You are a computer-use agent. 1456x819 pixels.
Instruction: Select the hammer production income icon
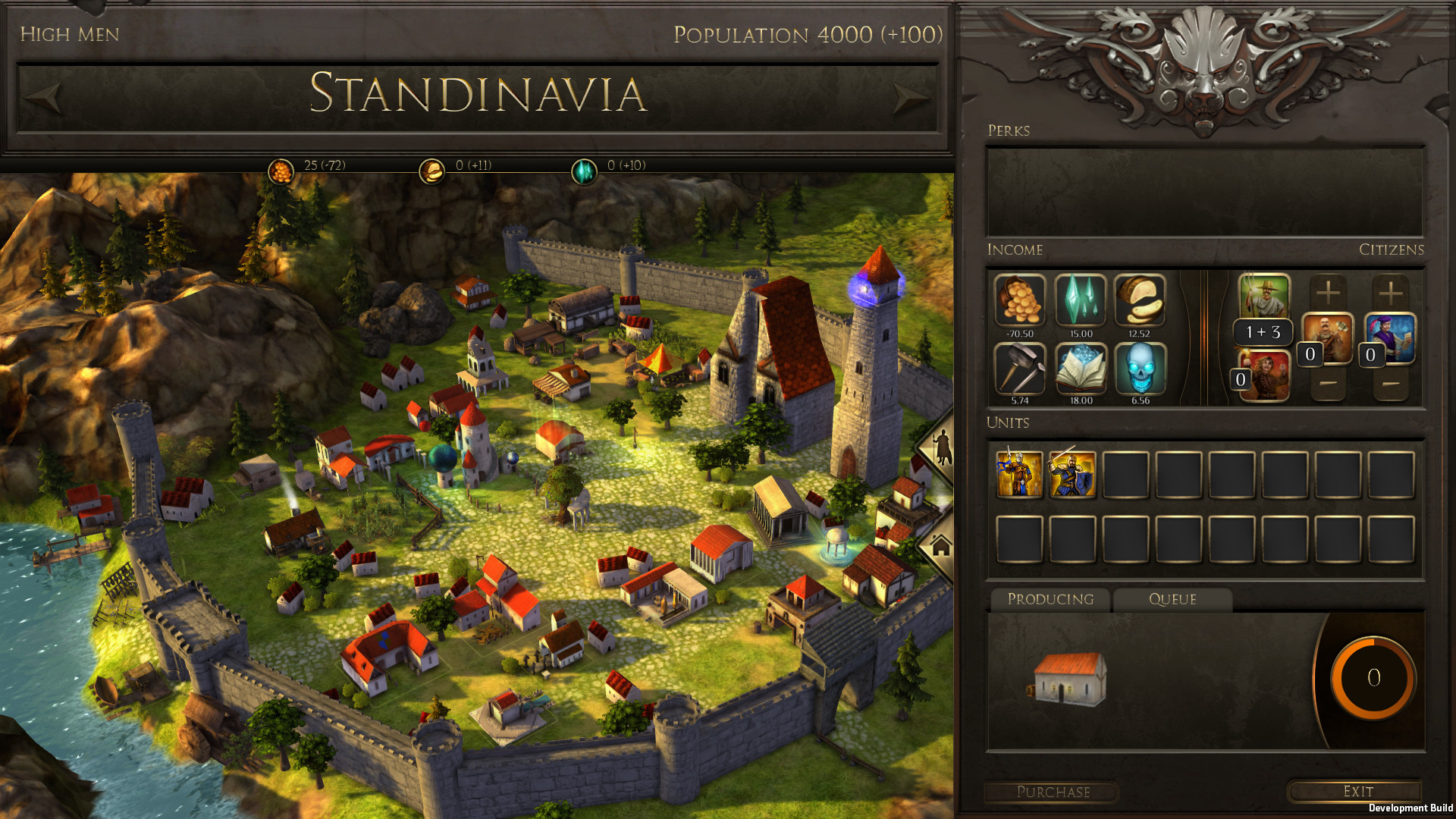click(1019, 369)
